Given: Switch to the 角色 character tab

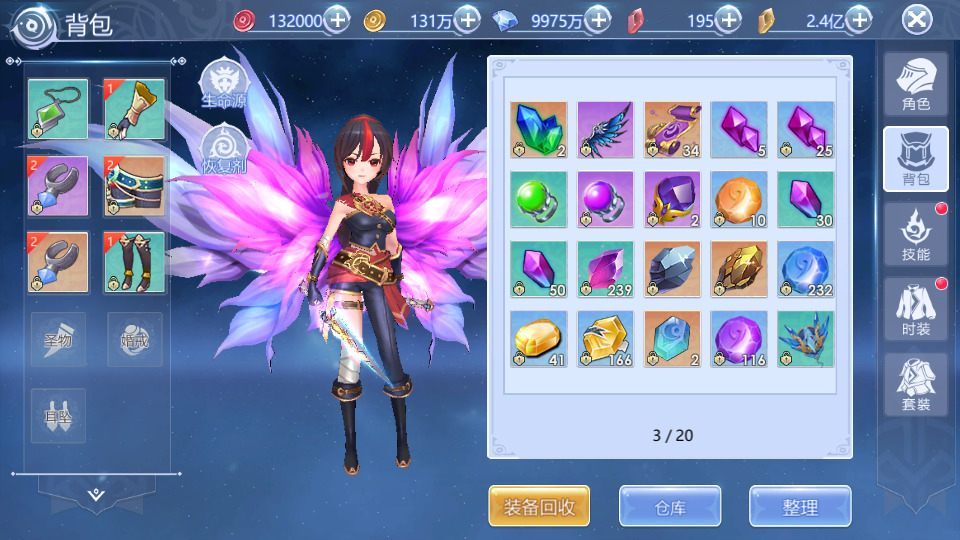Looking at the screenshot, I should [915, 85].
